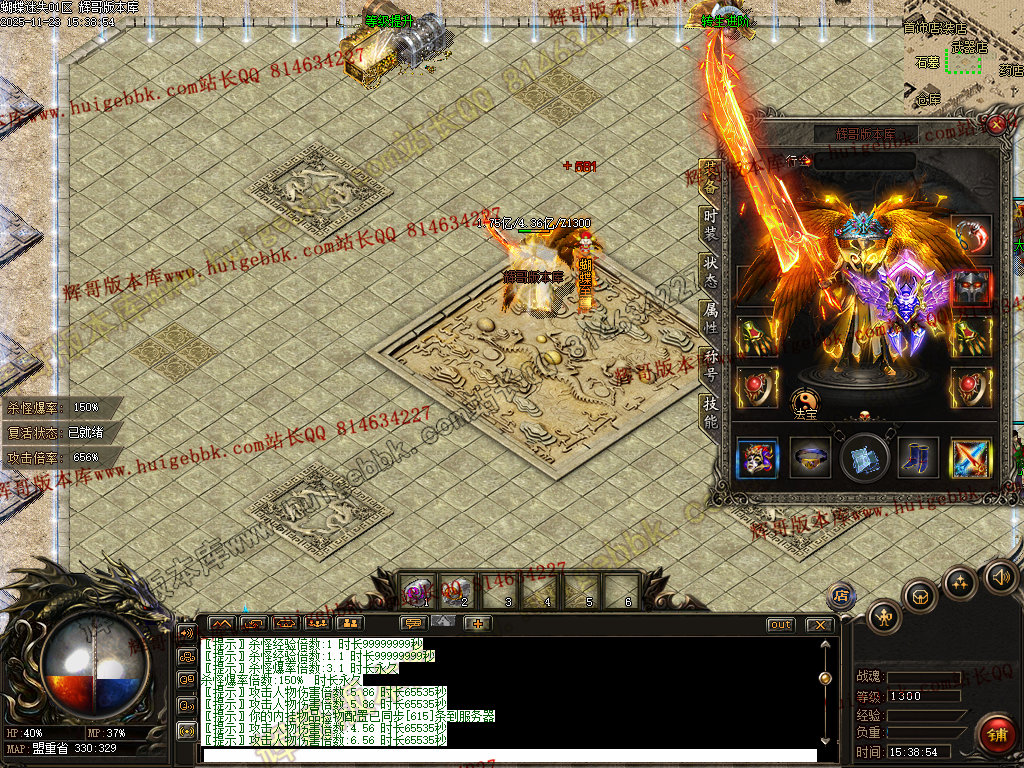Select the 称号 (titles) tab

pyautogui.click(x=710, y=365)
